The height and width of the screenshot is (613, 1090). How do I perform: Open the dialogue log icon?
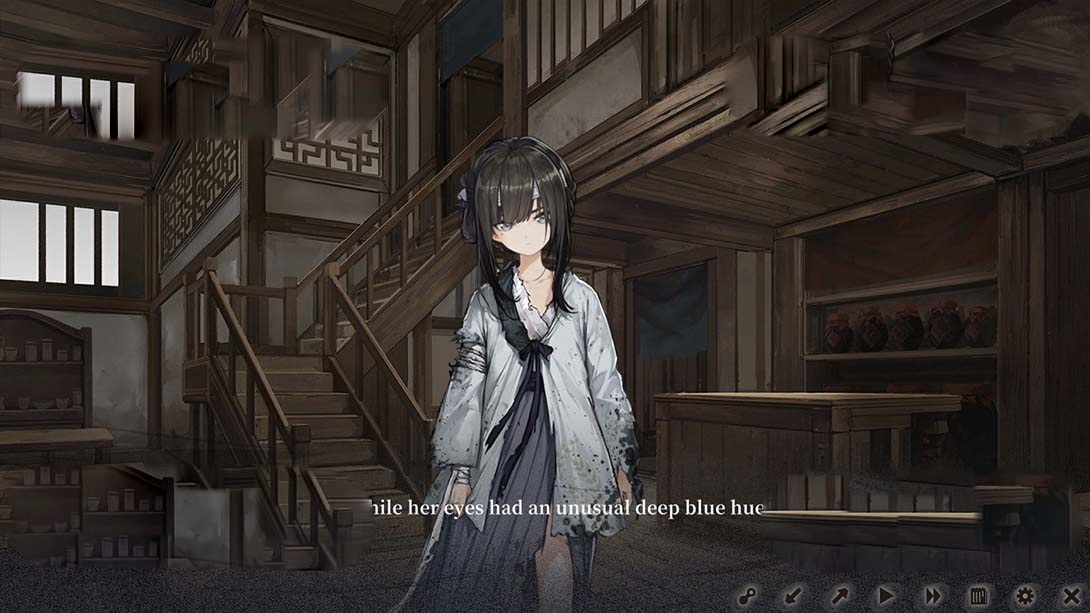(979, 596)
